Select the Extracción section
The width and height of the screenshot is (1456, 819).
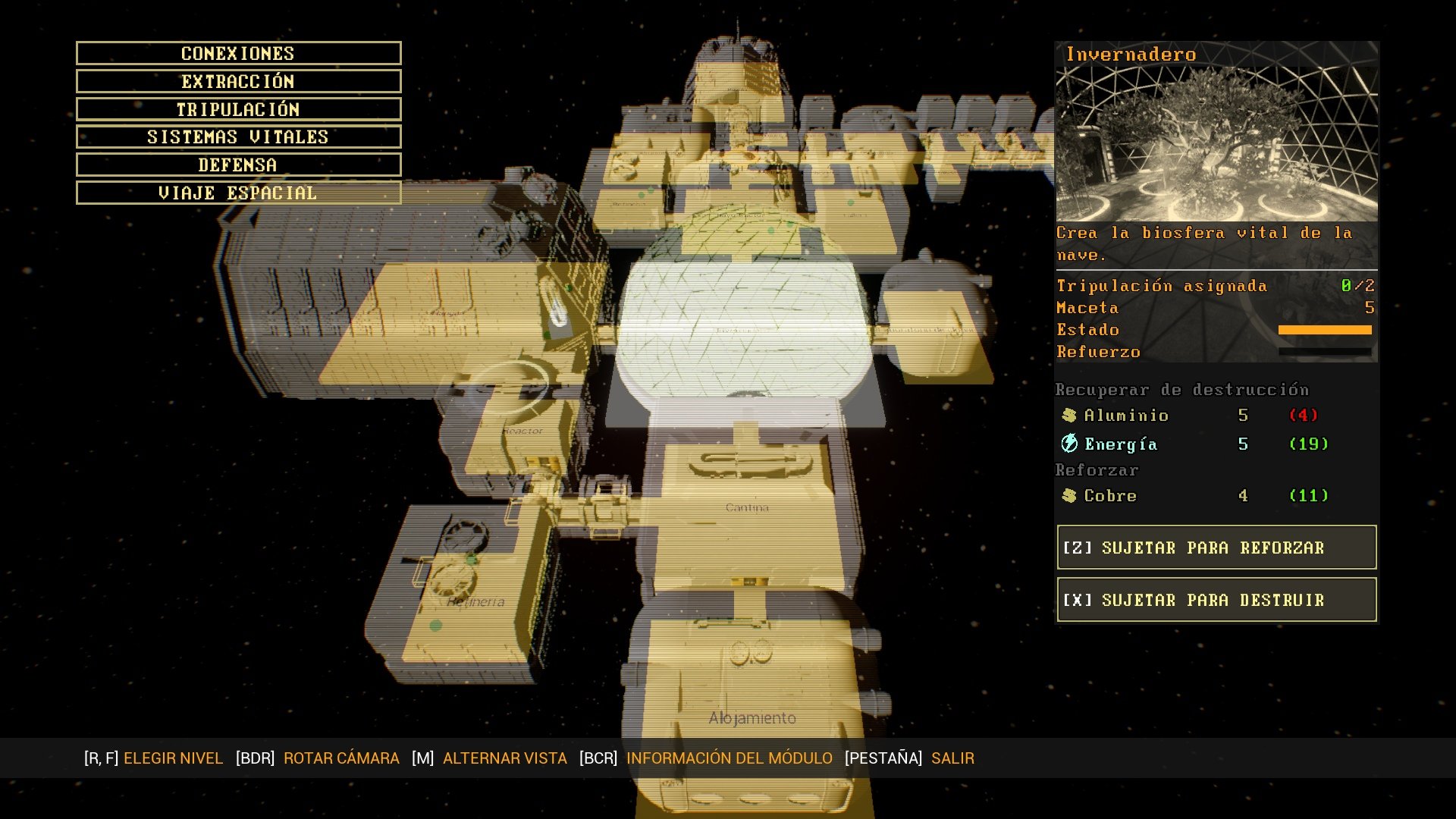pyautogui.click(x=237, y=81)
